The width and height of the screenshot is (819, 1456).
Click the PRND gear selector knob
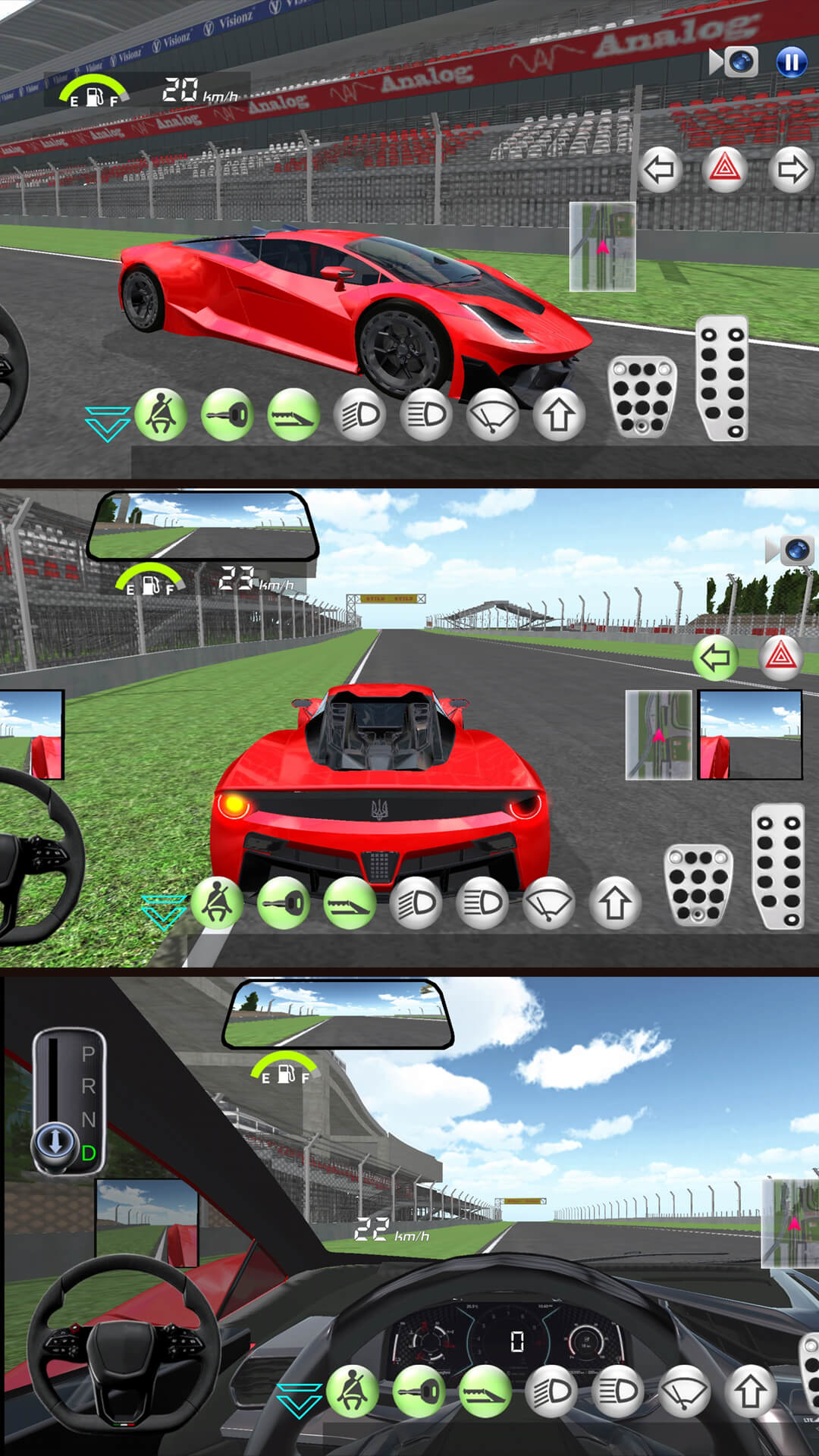tap(55, 1141)
